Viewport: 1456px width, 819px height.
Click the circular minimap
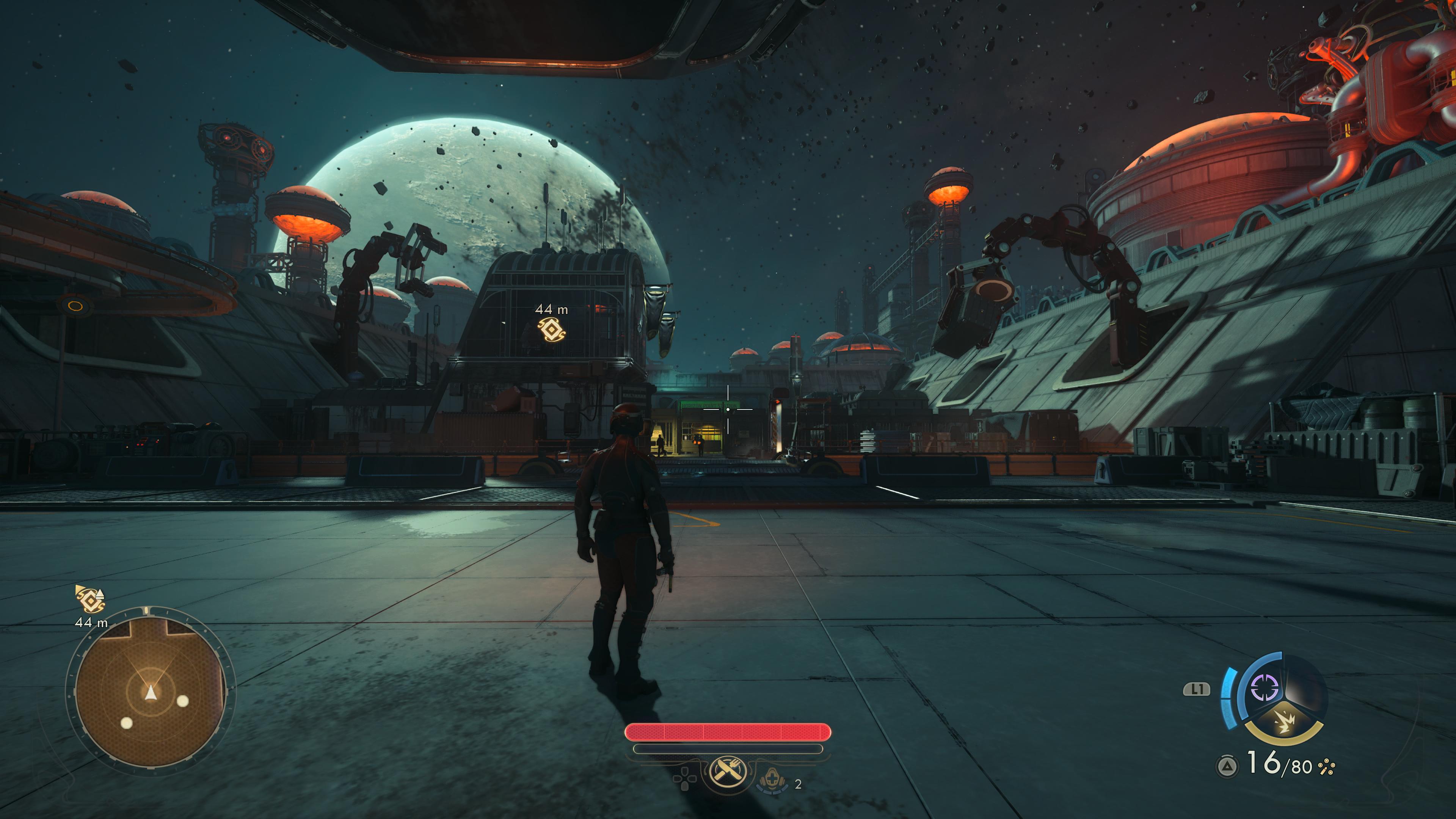[150, 691]
